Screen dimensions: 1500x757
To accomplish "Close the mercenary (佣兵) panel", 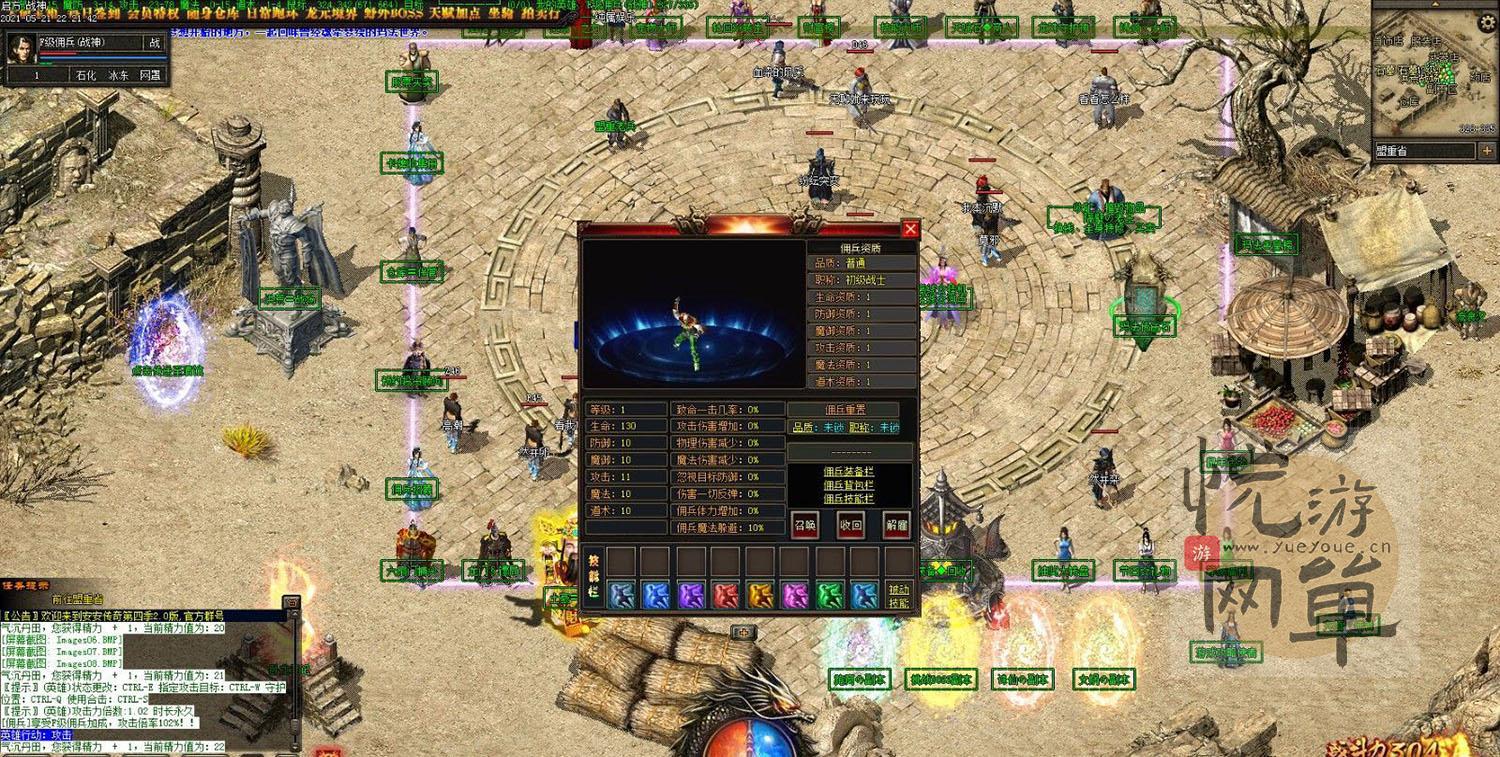I will (910, 229).
